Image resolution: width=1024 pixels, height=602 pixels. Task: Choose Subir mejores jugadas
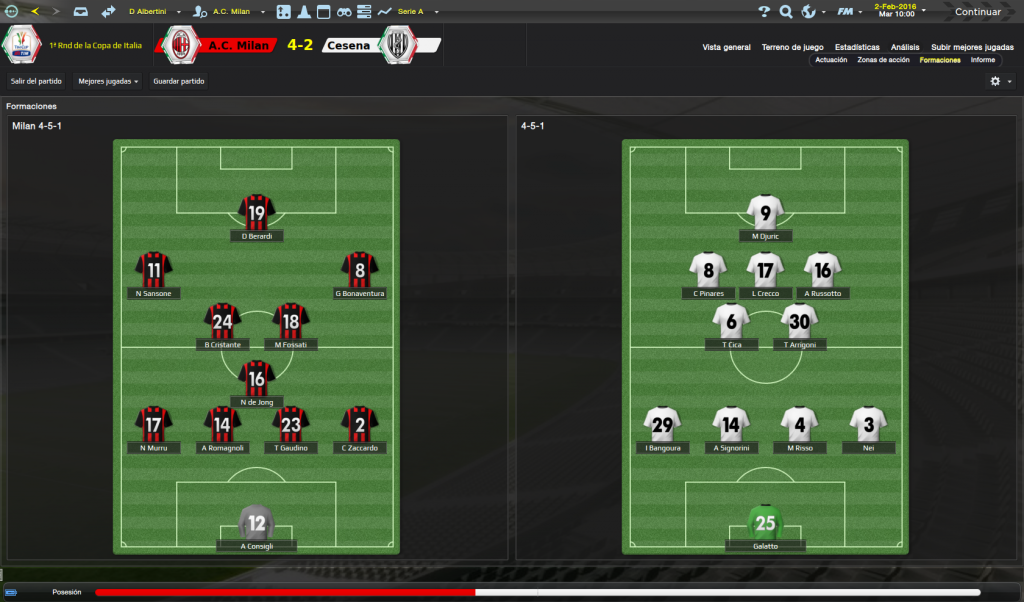click(972, 47)
